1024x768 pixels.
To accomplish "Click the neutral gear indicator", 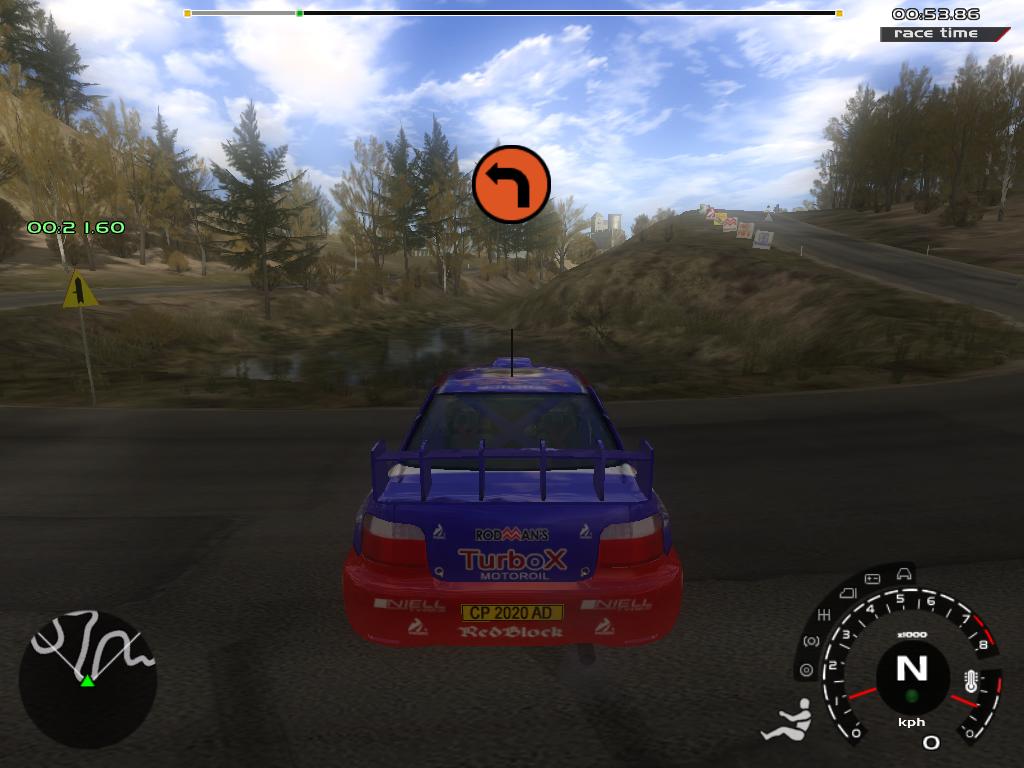I will click(911, 668).
